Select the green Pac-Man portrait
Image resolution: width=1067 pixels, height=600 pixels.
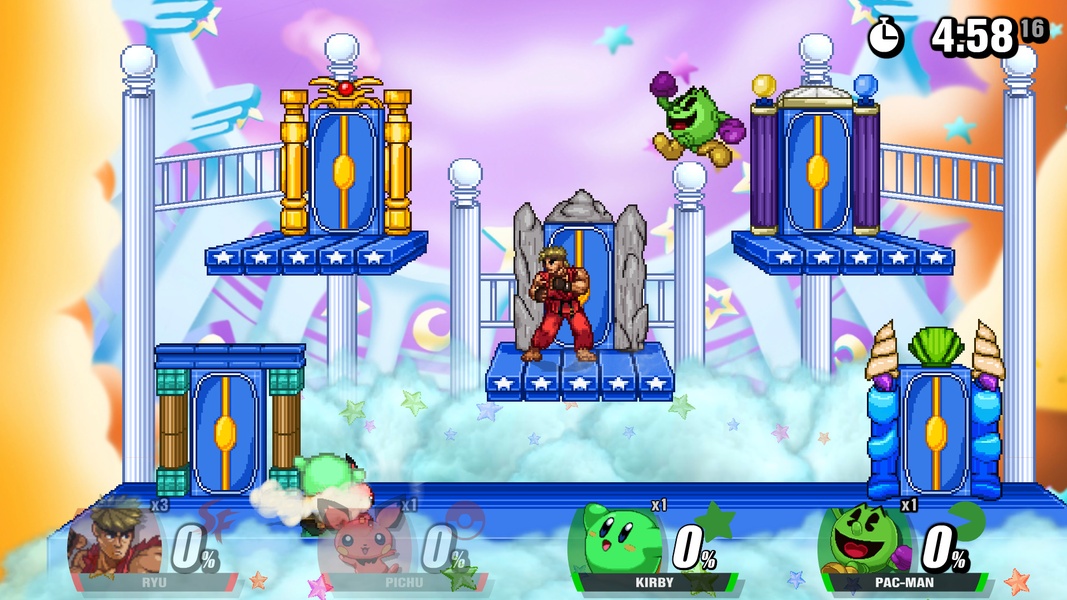860,542
